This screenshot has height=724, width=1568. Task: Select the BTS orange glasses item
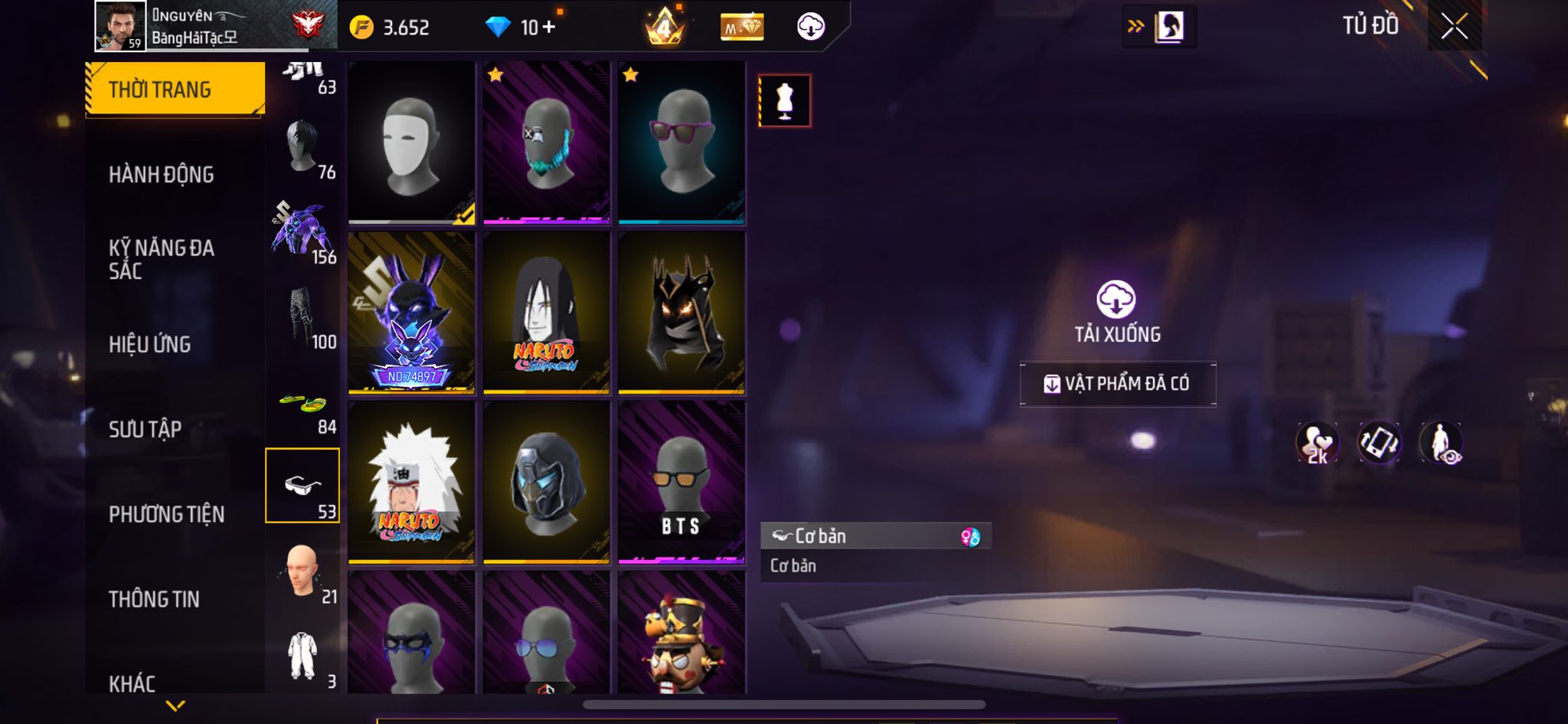pos(681,482)
